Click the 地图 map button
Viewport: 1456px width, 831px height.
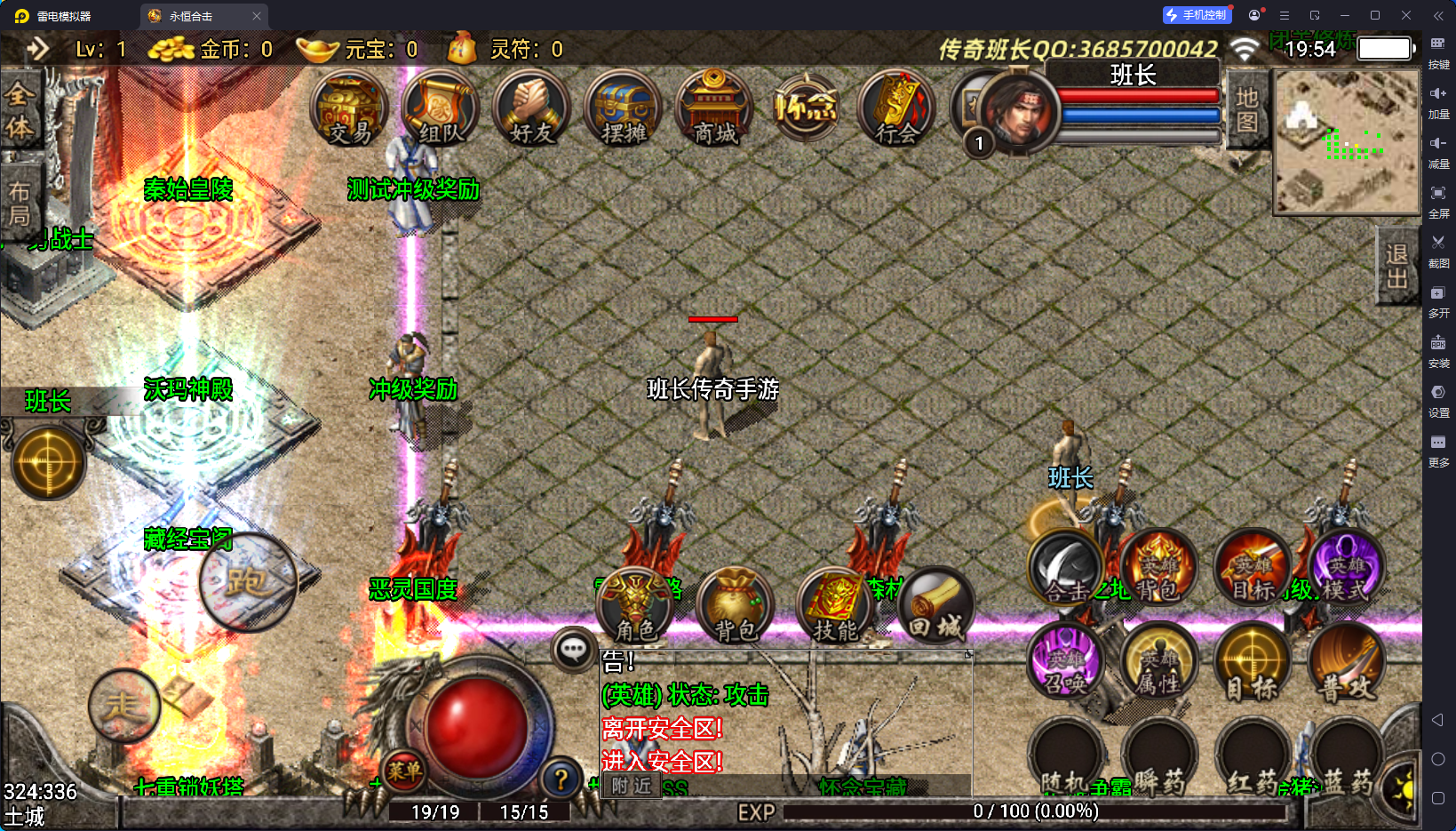click(1246, 108)
